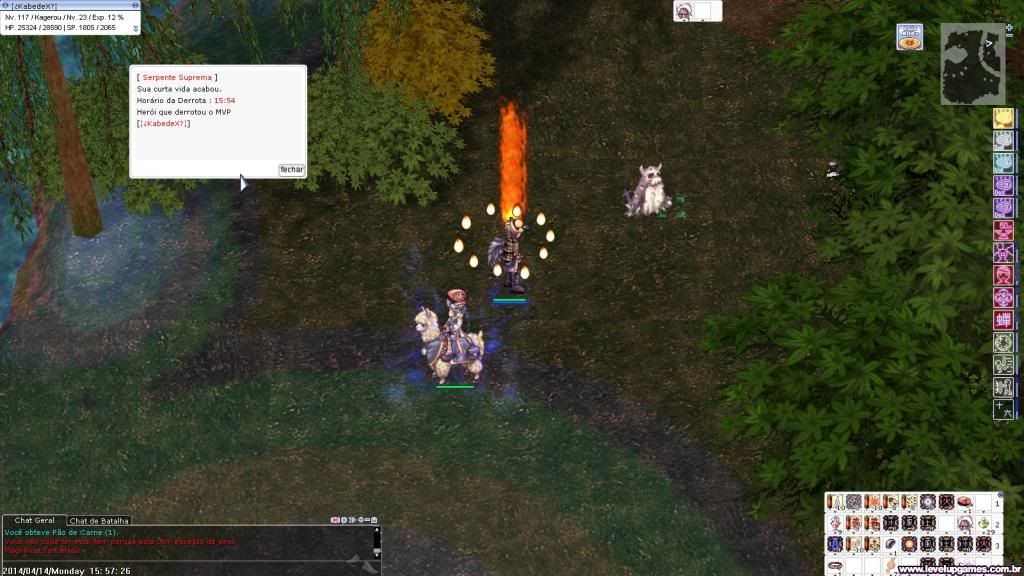Use the first scroll item in hotbar row 1

tap(835, 502)
